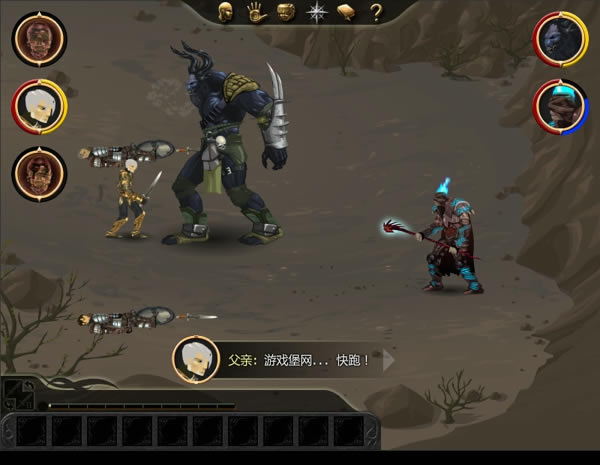Image resolution: width=600 pixels, height=465 pixels.
Task: Select the white-haired hero portrait
Action: [40, 105]
